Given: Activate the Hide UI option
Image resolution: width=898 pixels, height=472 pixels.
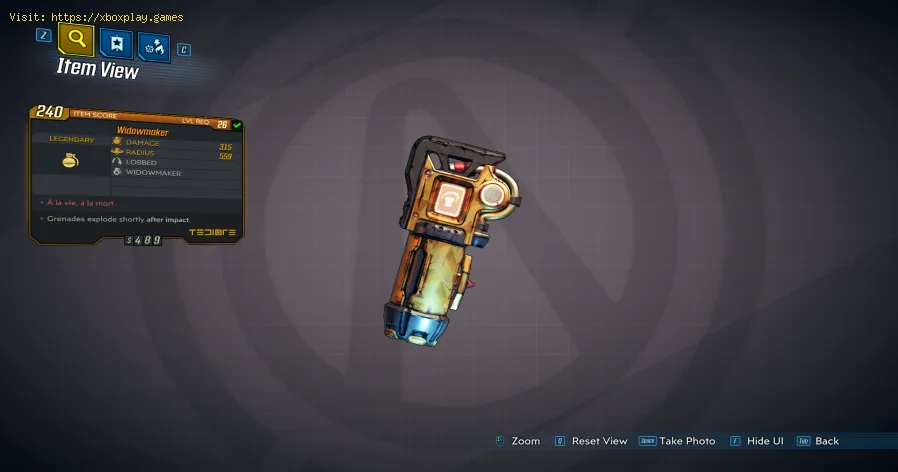Looking at the screenshot, I should 763,441.
